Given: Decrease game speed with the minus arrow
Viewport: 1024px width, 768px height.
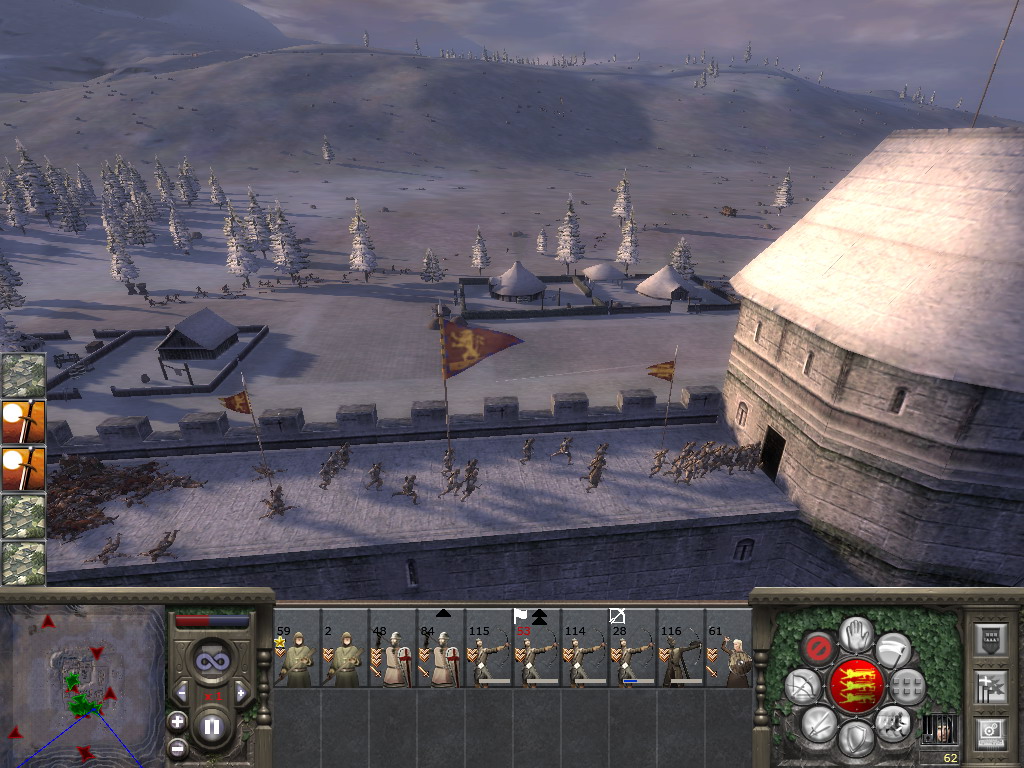Looking at the screenshot, I should pos(181,692).
